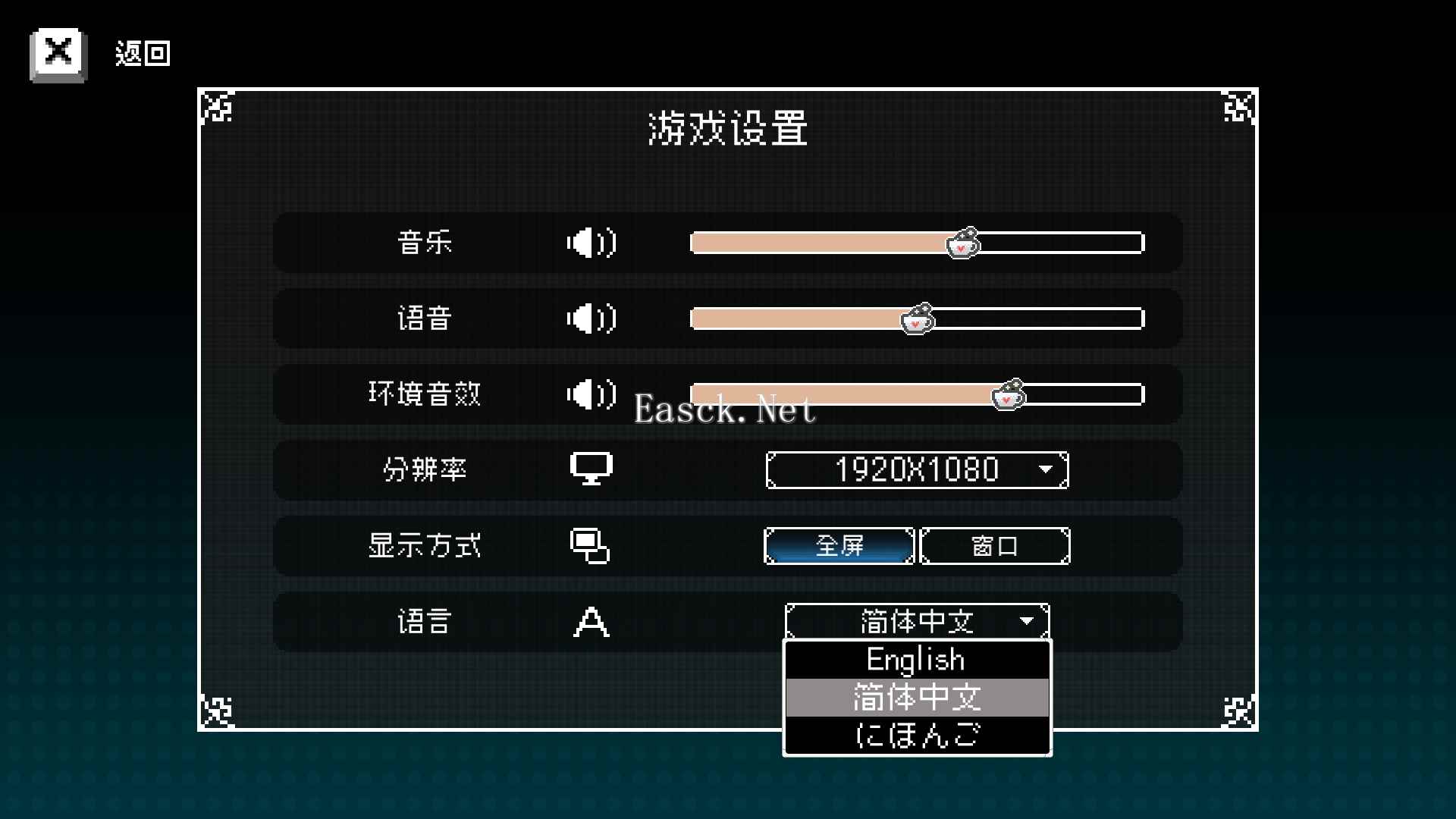Click the display mode windows icon
The width and height of the screenshot is (1456, 819).
point(591,545)
